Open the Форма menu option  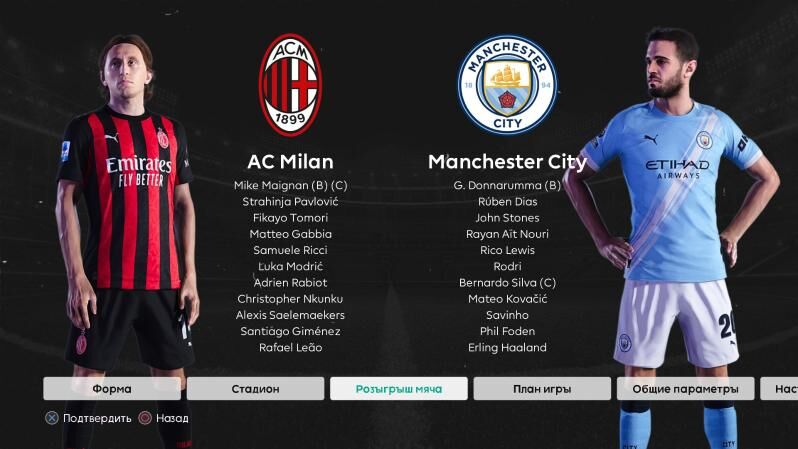[112, 388]
